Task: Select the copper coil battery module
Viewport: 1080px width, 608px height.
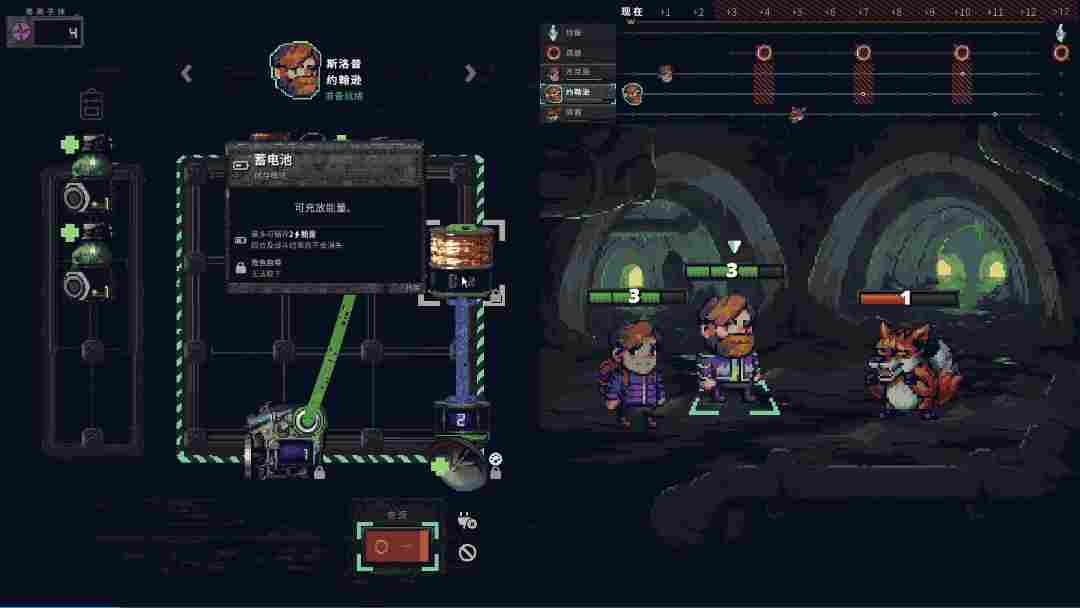Action: click(x=460, y=261)
